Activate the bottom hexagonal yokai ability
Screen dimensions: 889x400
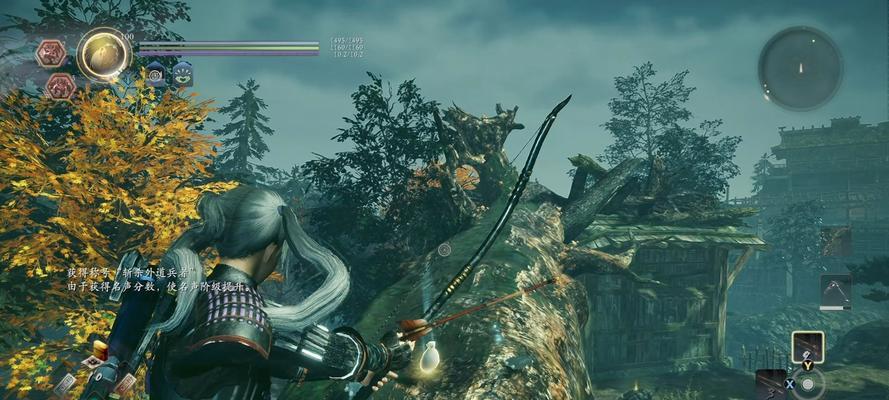[61, 86]
